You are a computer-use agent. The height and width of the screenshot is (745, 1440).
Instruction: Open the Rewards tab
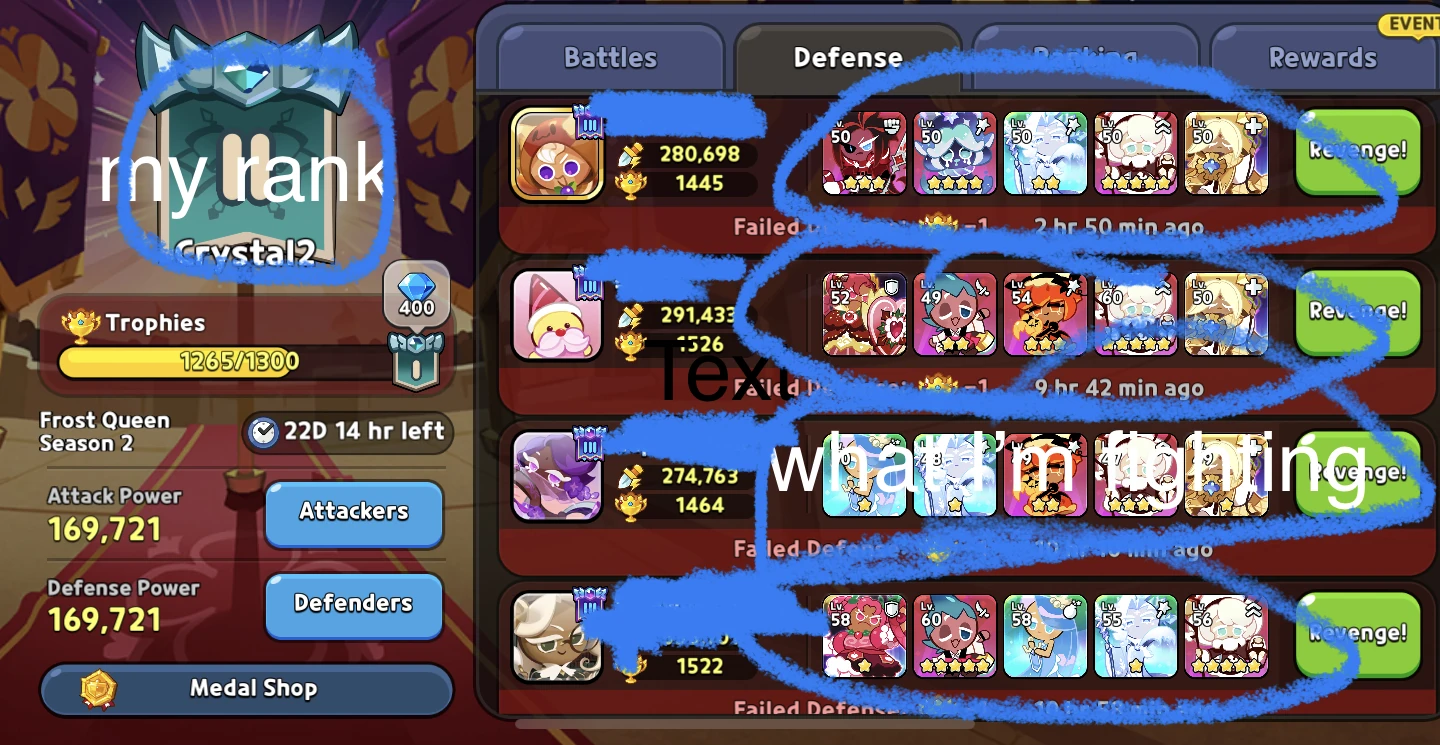point(1322,57)
